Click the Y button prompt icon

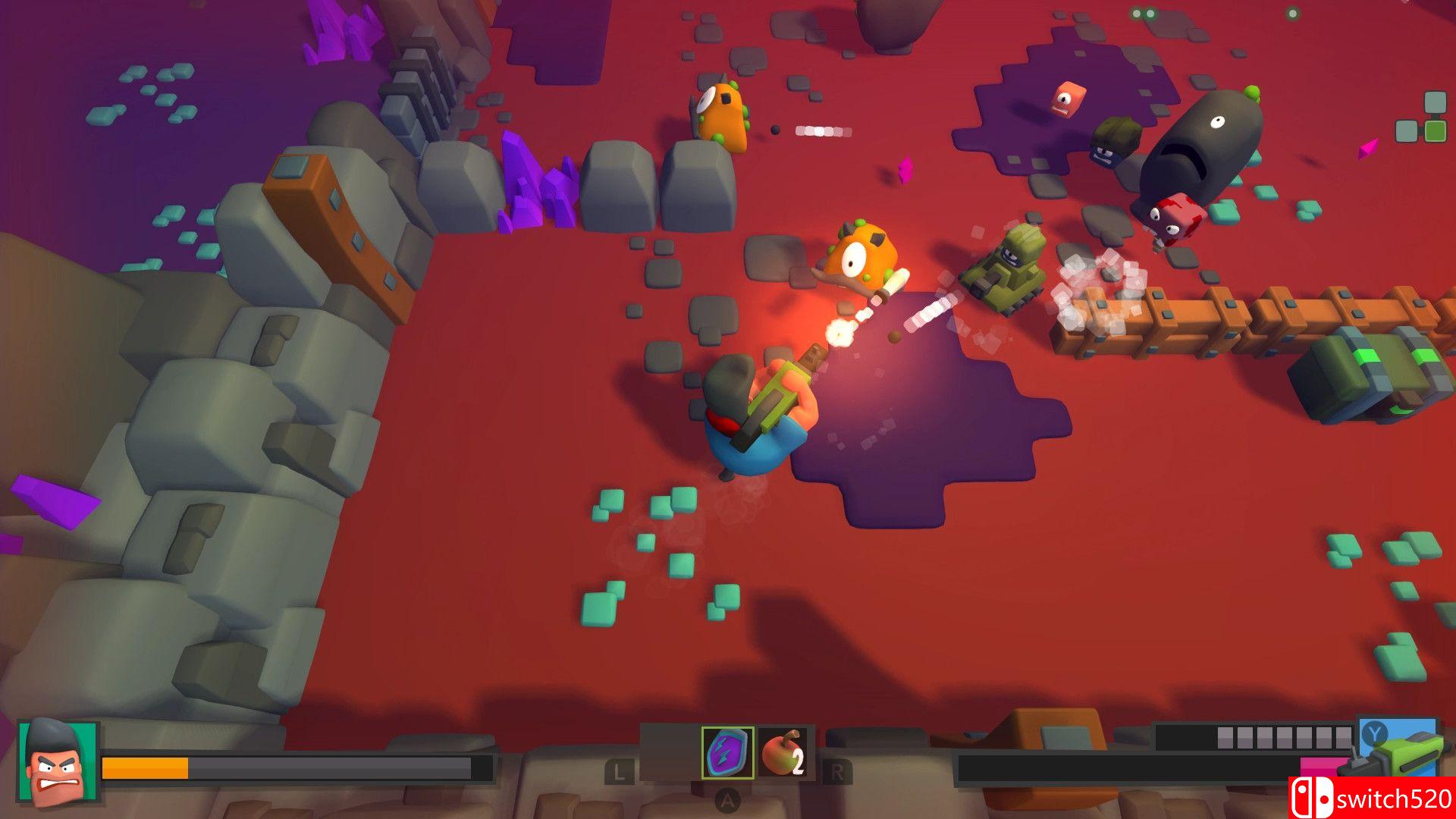[1374, 733]
